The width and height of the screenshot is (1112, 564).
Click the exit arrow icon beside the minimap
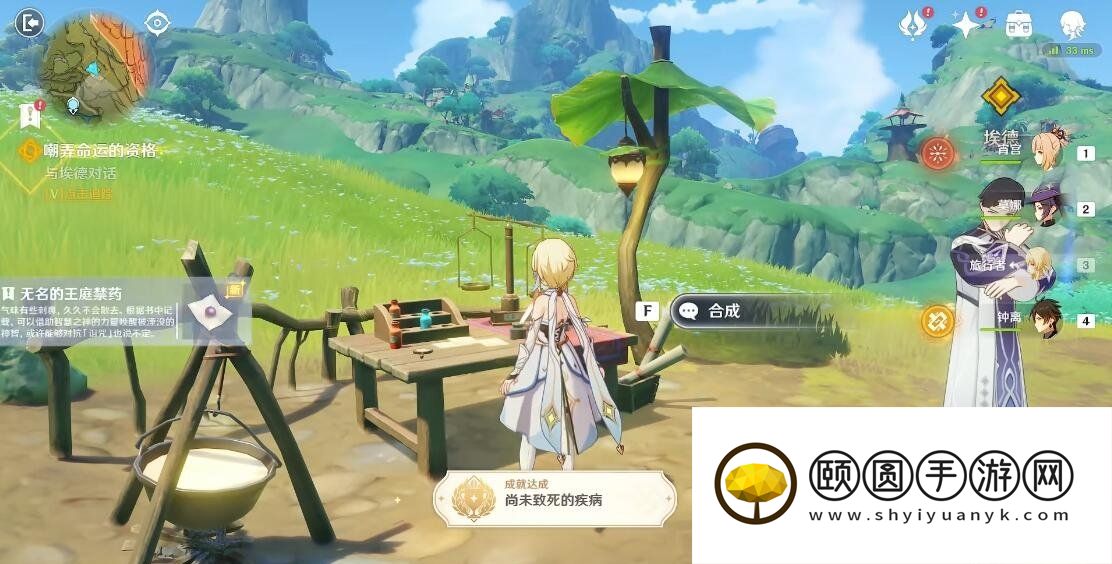(x=30, y=22)
